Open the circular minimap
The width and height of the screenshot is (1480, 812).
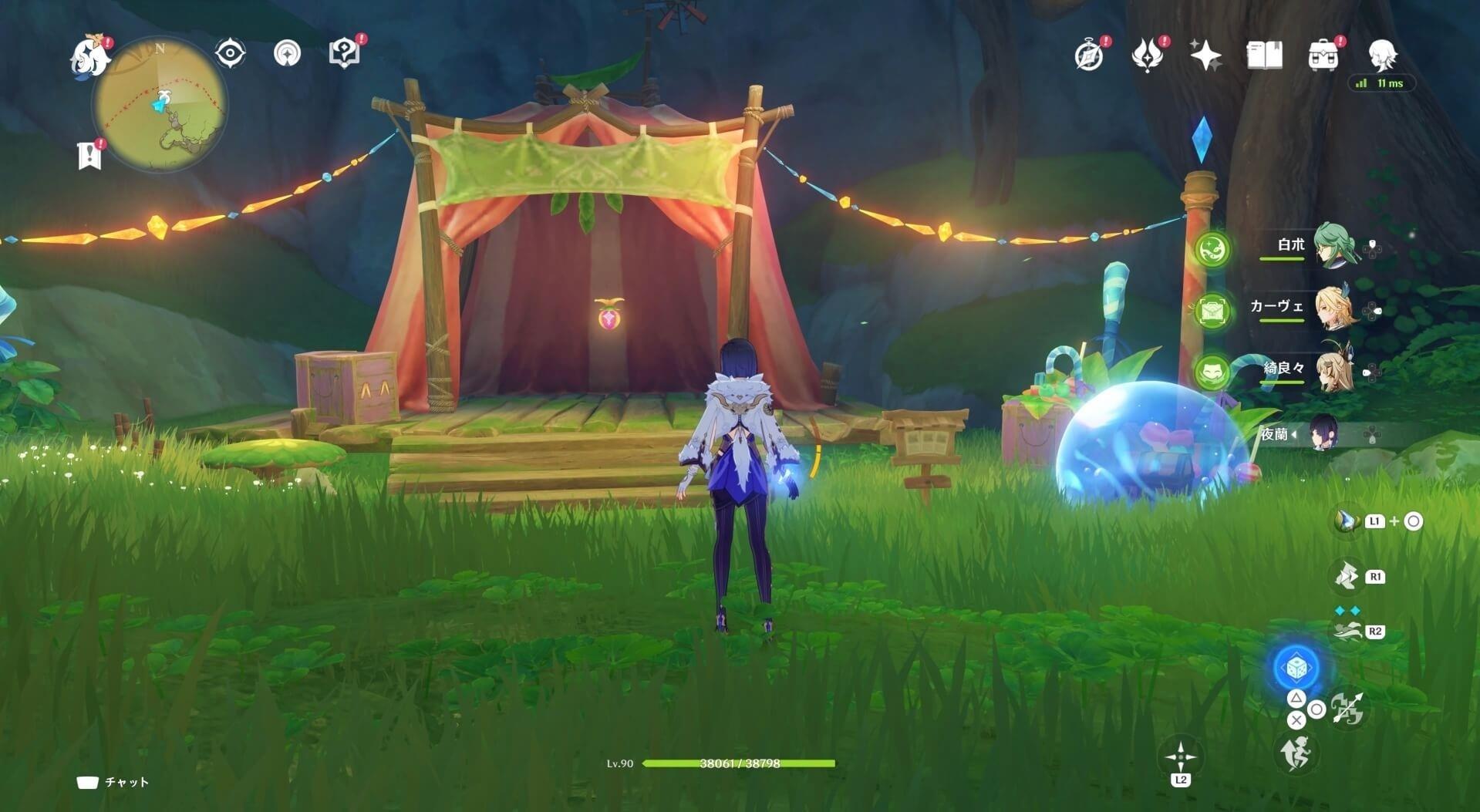160,105
